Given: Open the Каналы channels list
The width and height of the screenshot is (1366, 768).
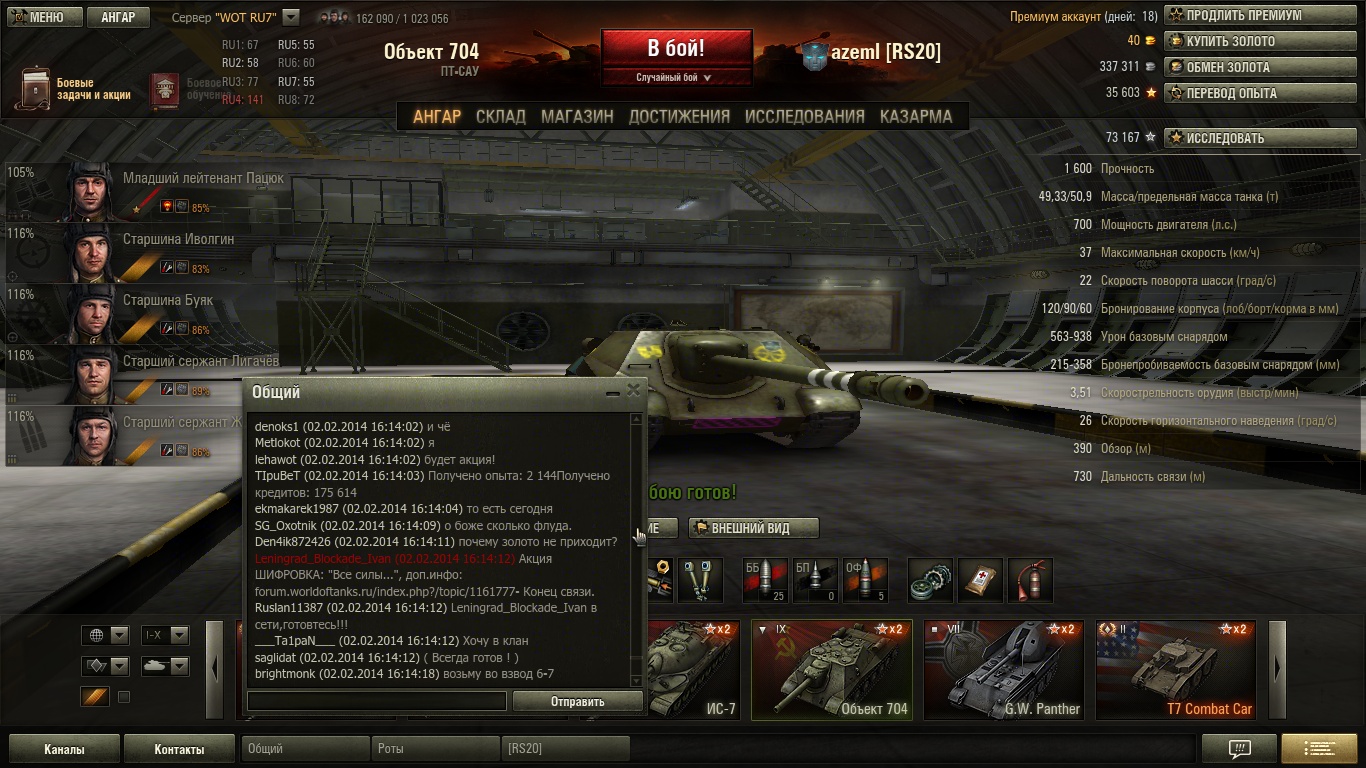Looking at the screenshot, I should 64,749.
